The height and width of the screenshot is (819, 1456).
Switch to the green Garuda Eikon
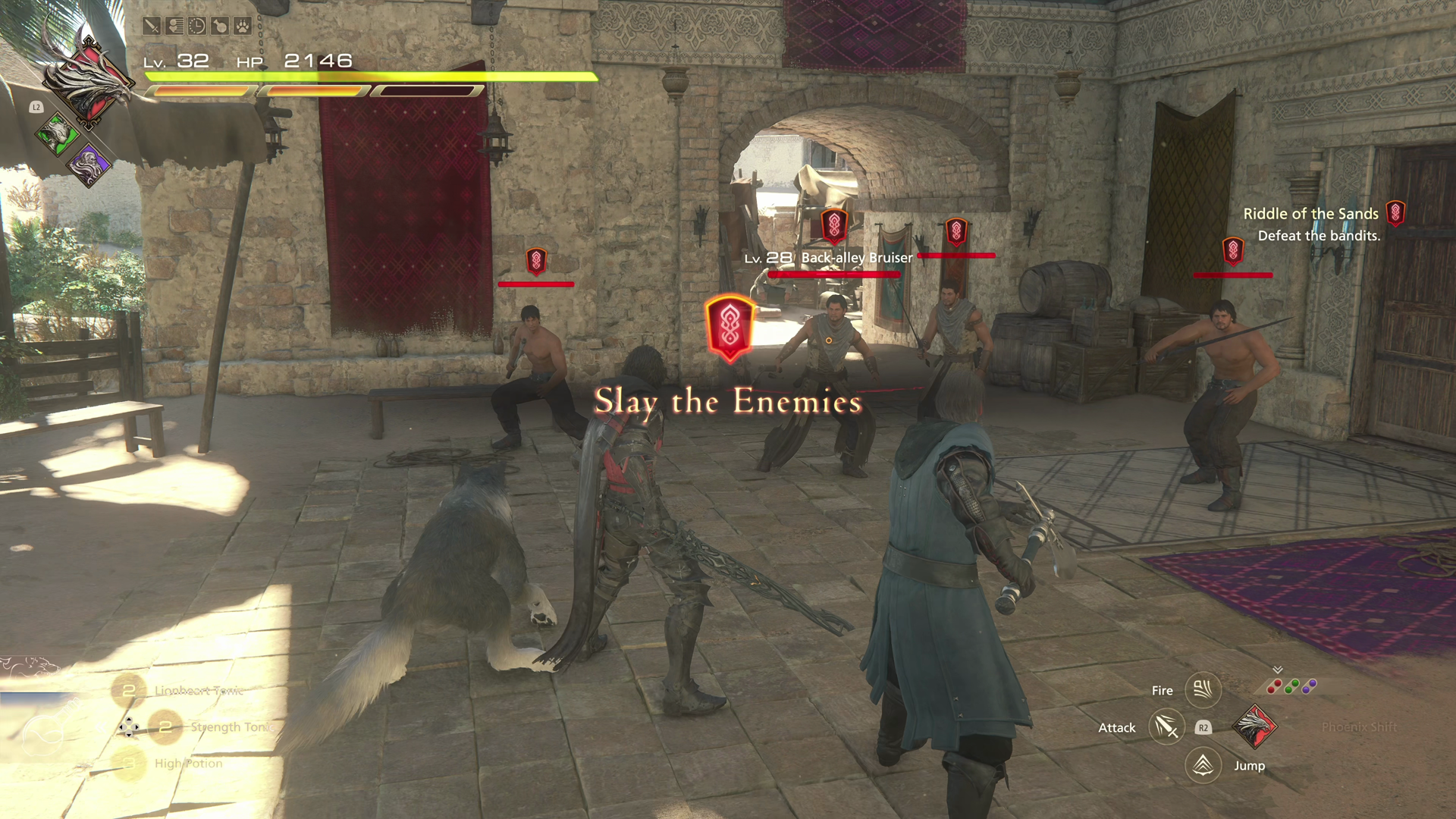coord(58,135)
